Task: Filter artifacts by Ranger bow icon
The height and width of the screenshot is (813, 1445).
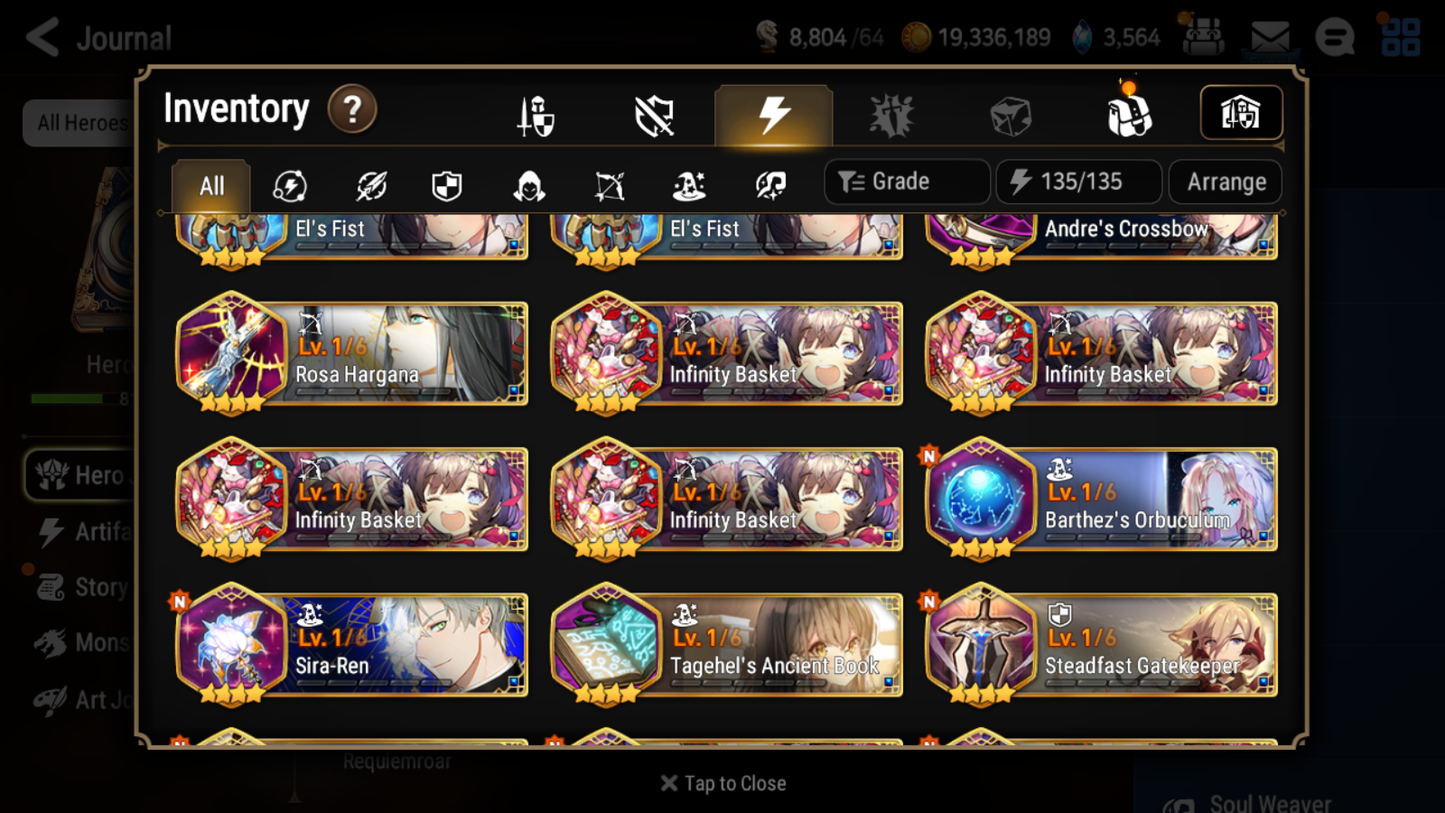Action: click(x=609, y=186)
